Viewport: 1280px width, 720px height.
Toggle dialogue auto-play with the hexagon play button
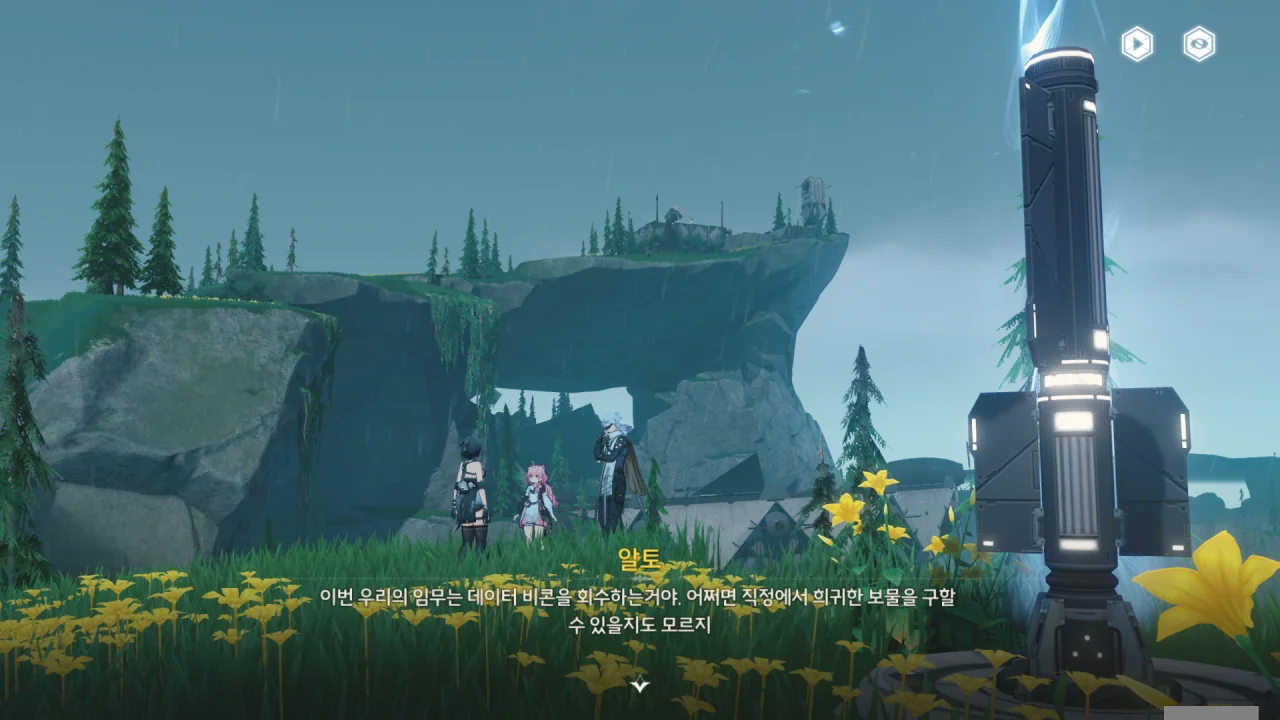[x=1137, y=44]
